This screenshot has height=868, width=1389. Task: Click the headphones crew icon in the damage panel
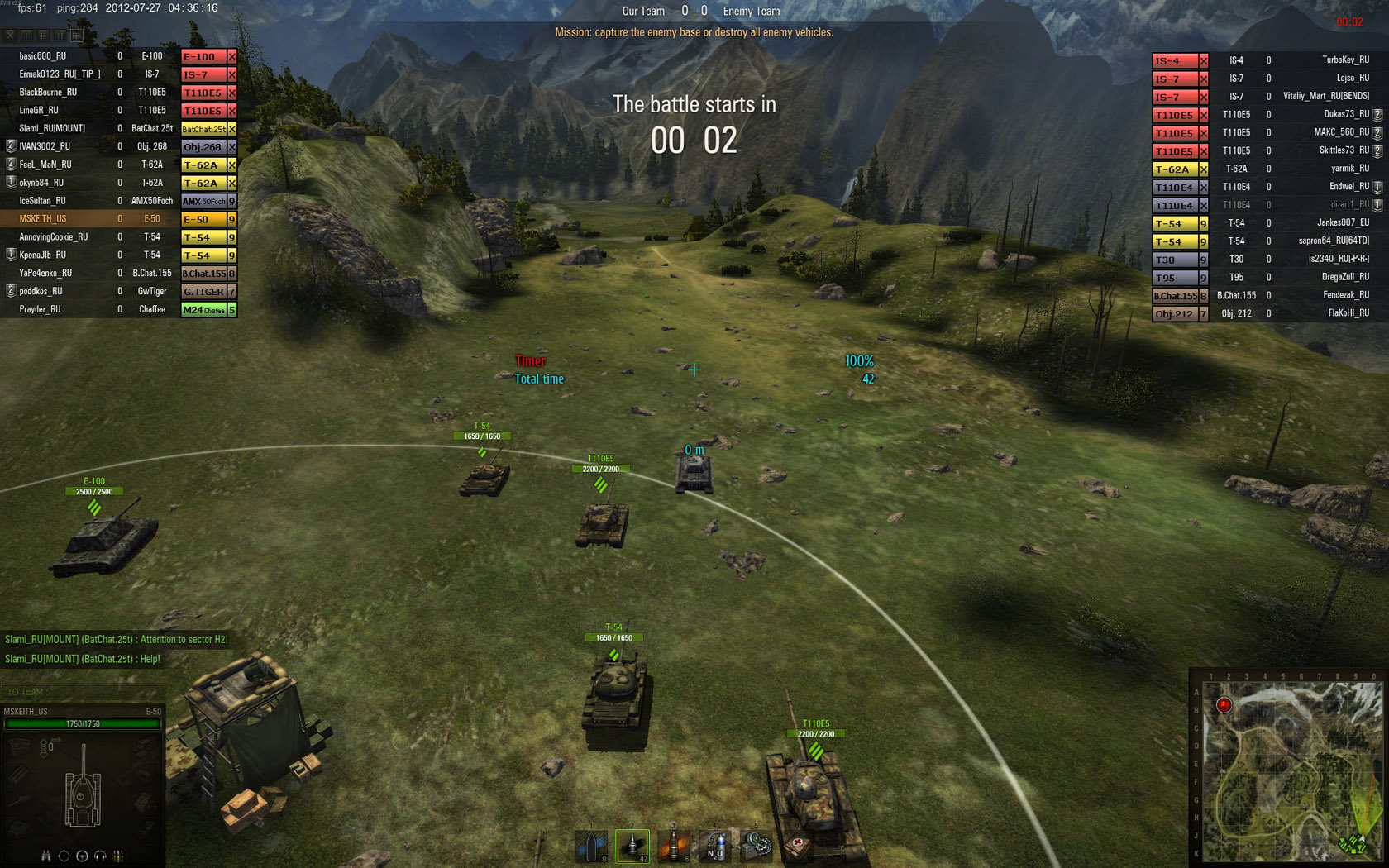(x=100, y=856)
